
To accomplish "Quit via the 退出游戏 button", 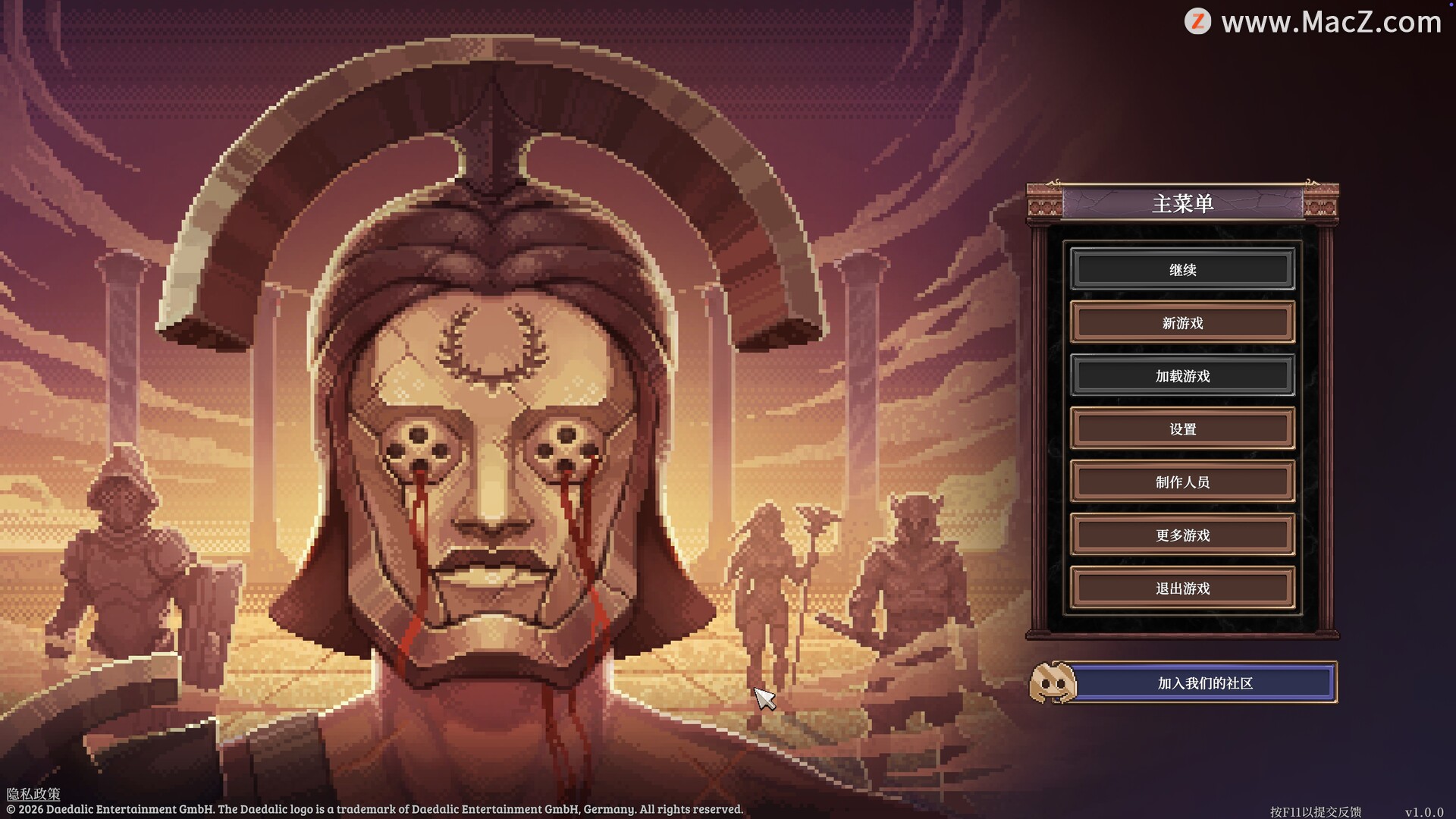I will (1182, 588).
